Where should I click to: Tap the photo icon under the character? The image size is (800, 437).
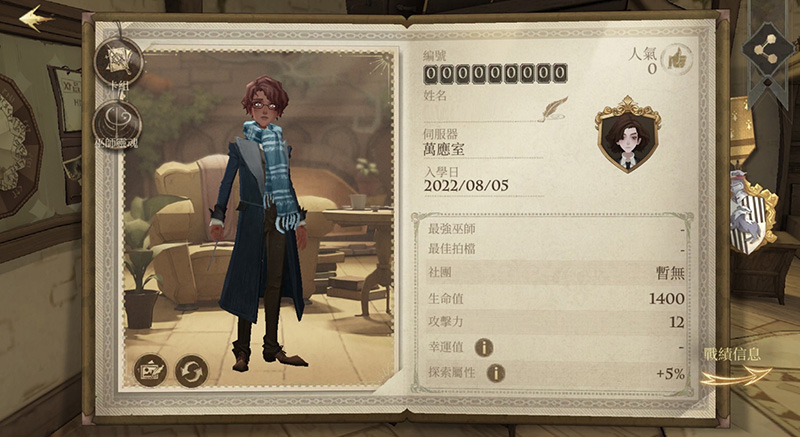[150, 370]
